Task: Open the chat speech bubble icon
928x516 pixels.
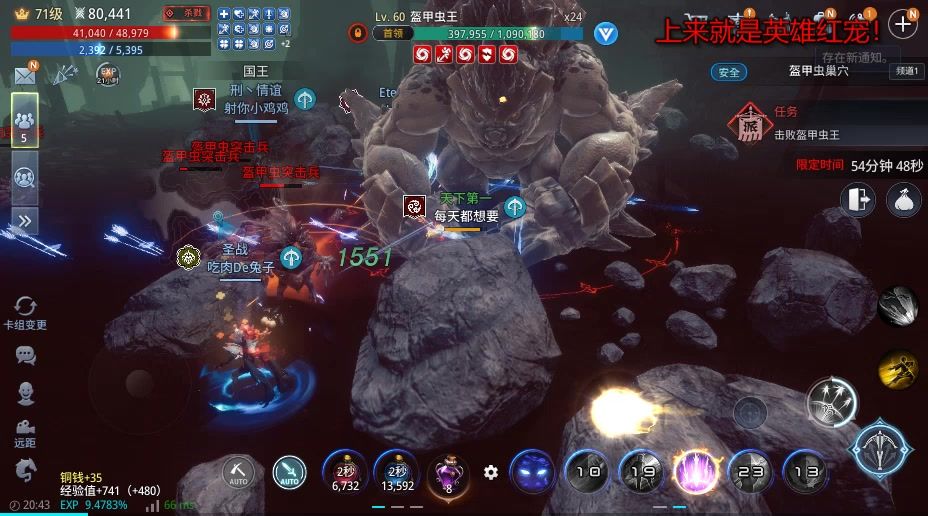Action: pos(25,355)
